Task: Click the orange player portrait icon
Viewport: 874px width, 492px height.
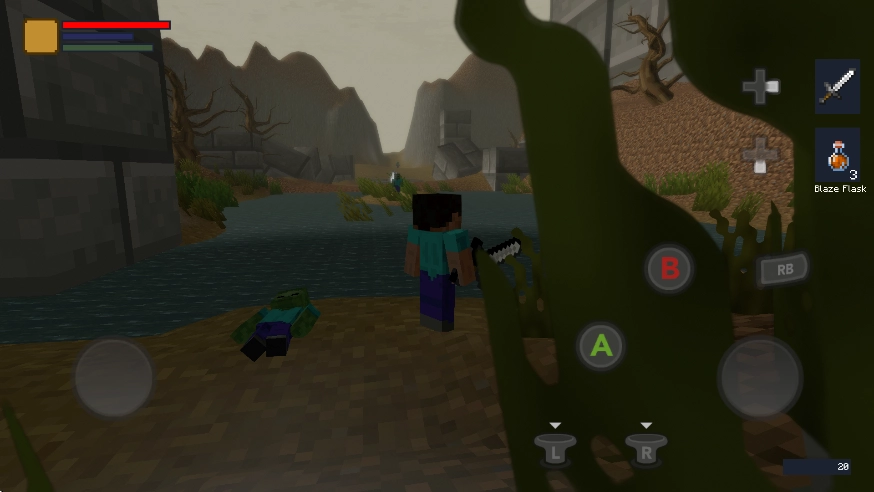Action: click(41, 36)
